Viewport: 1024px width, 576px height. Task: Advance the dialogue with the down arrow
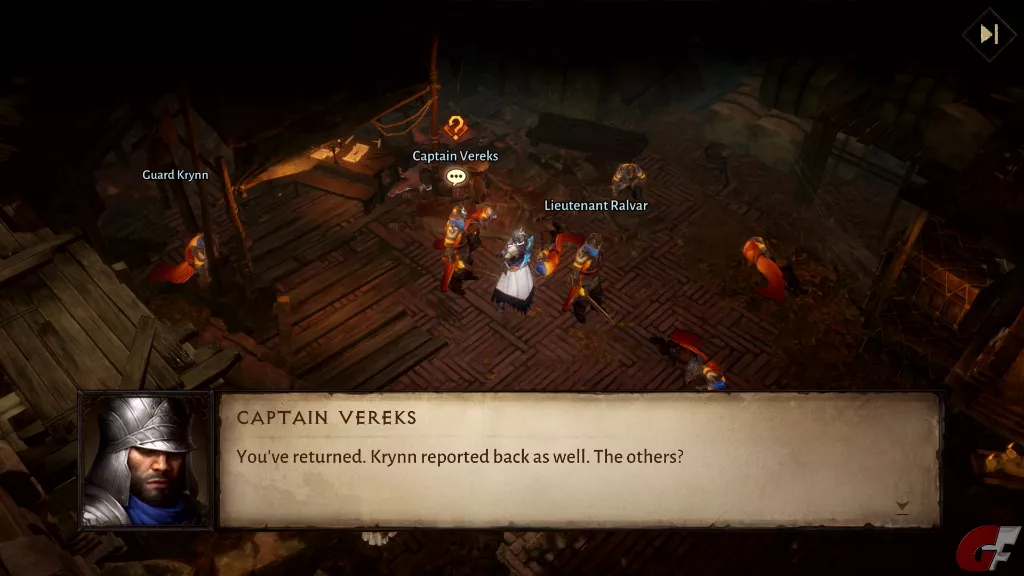pos(902,507)
